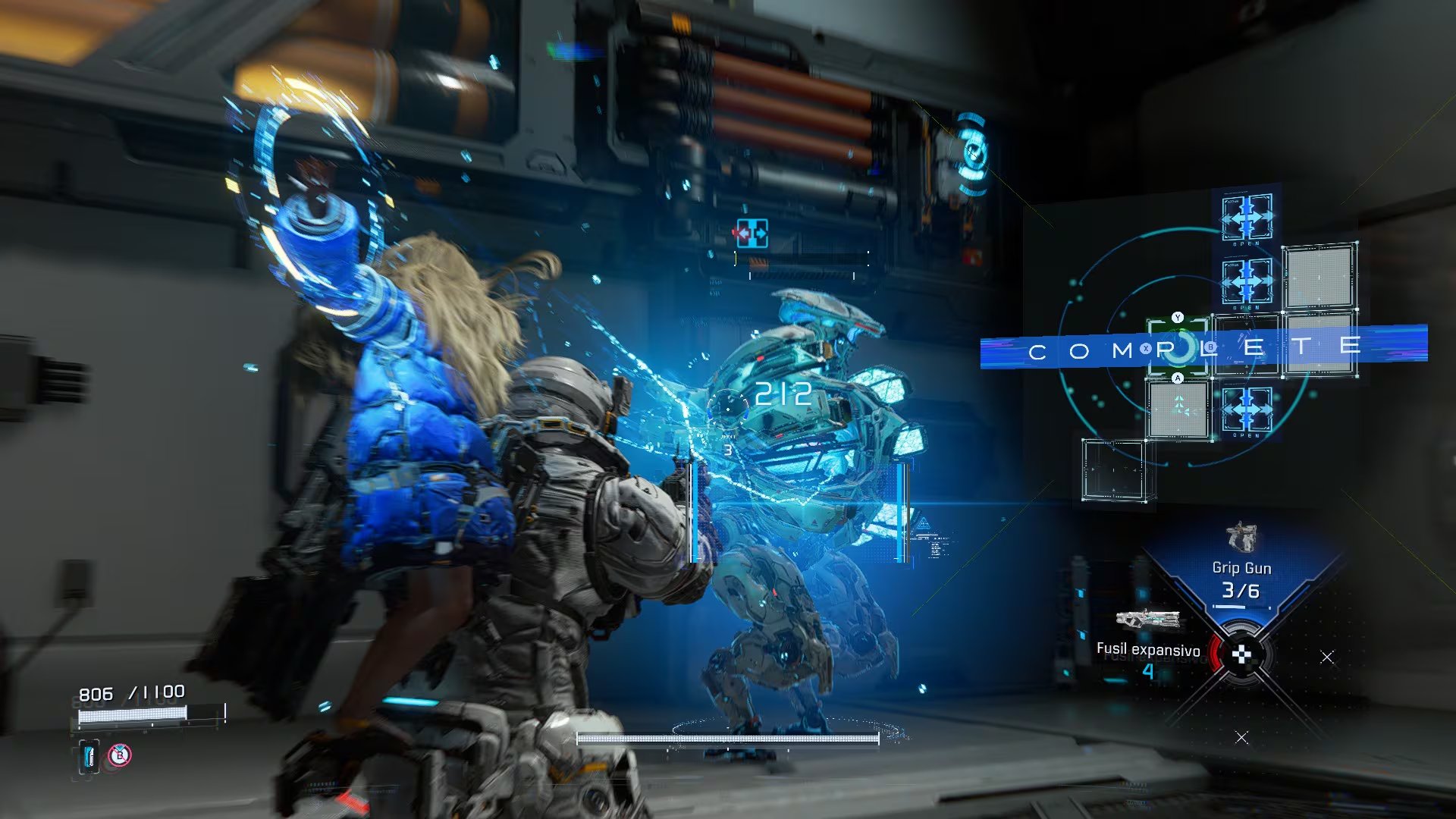Use the blue cartridge item icon

point(89,756)
